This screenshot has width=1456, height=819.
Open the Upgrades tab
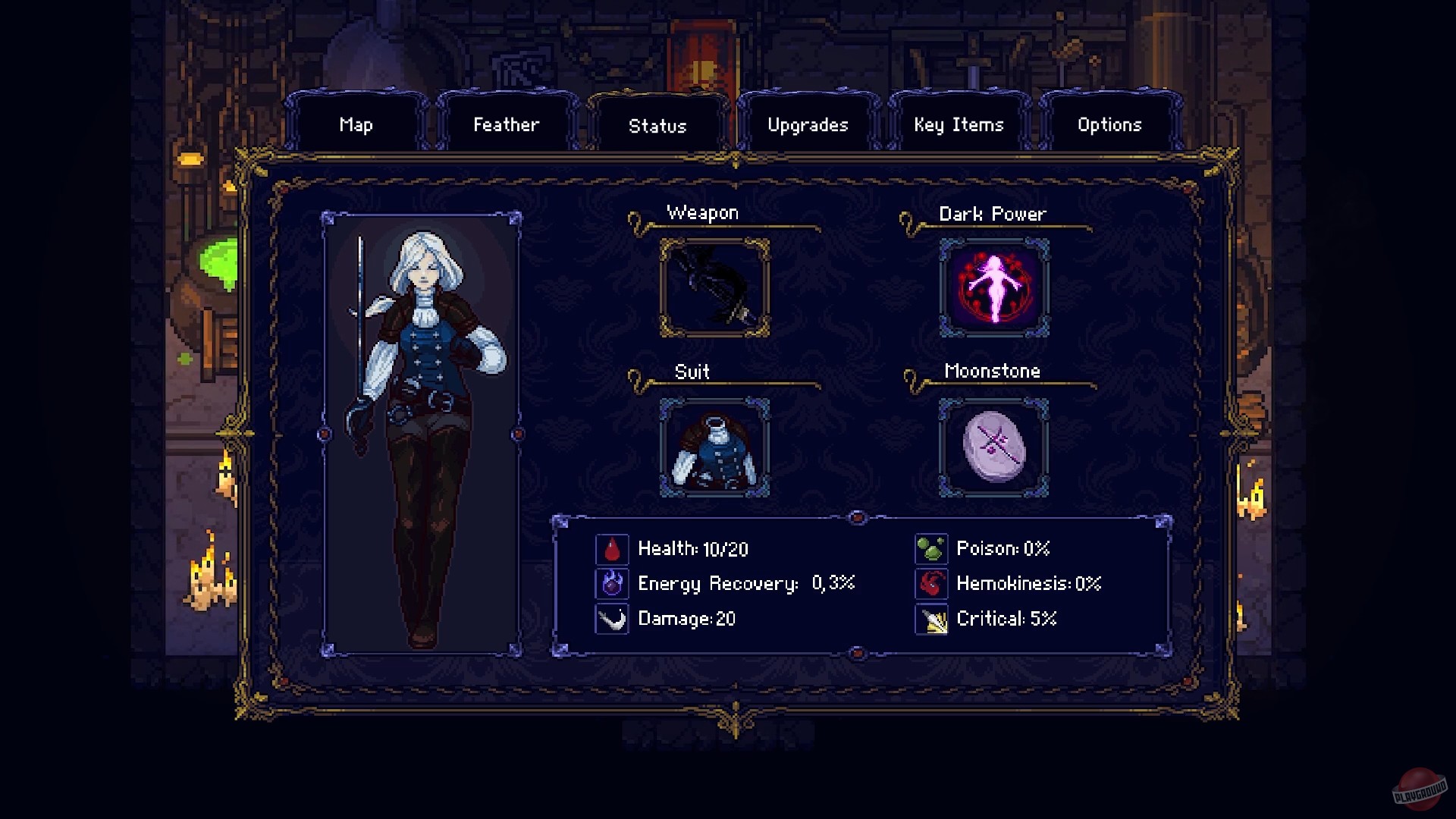808,124
